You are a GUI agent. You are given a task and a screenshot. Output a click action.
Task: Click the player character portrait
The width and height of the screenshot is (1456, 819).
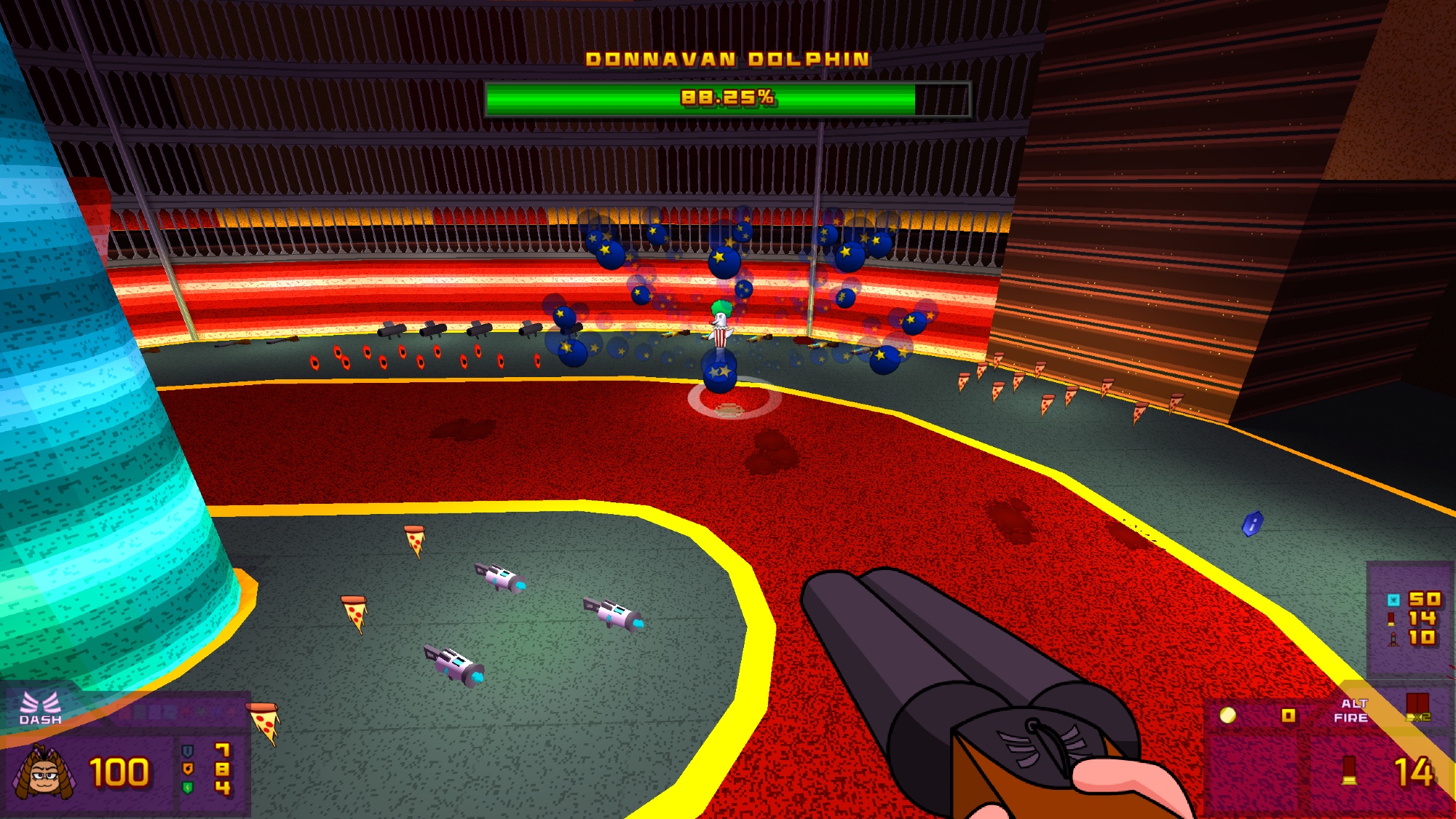click(43, 772)
